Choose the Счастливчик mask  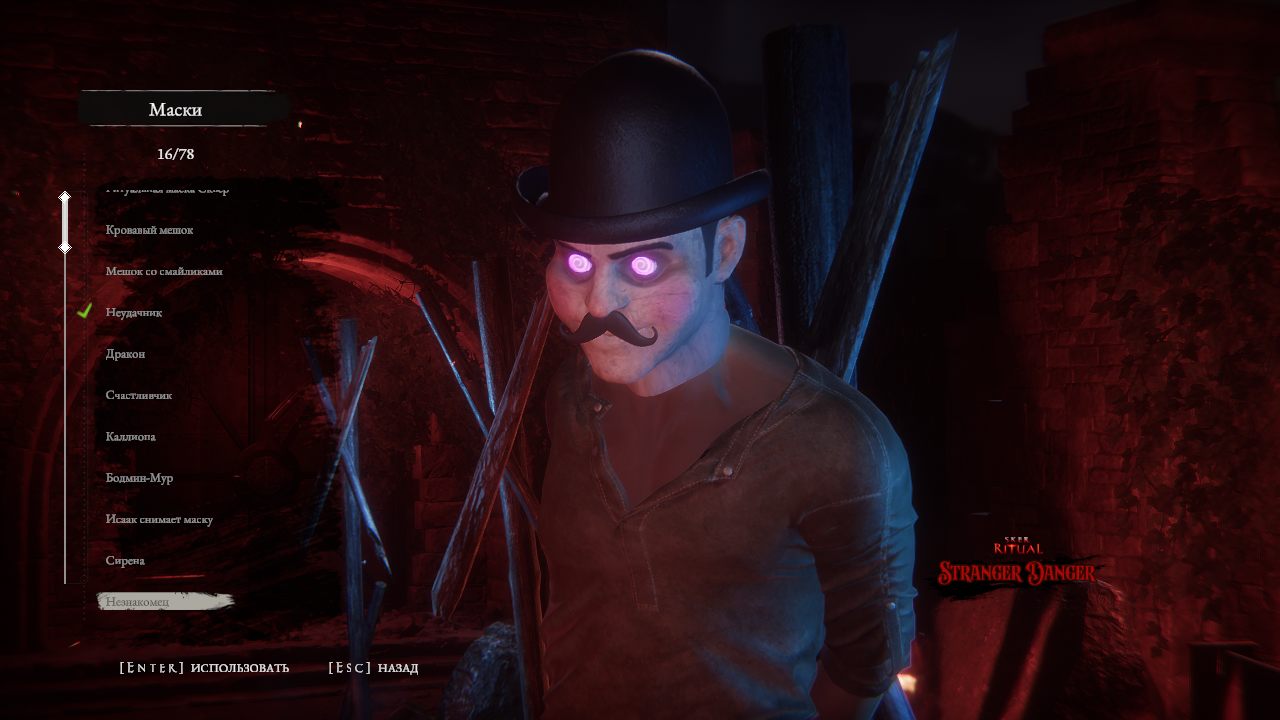coord(139,395)
